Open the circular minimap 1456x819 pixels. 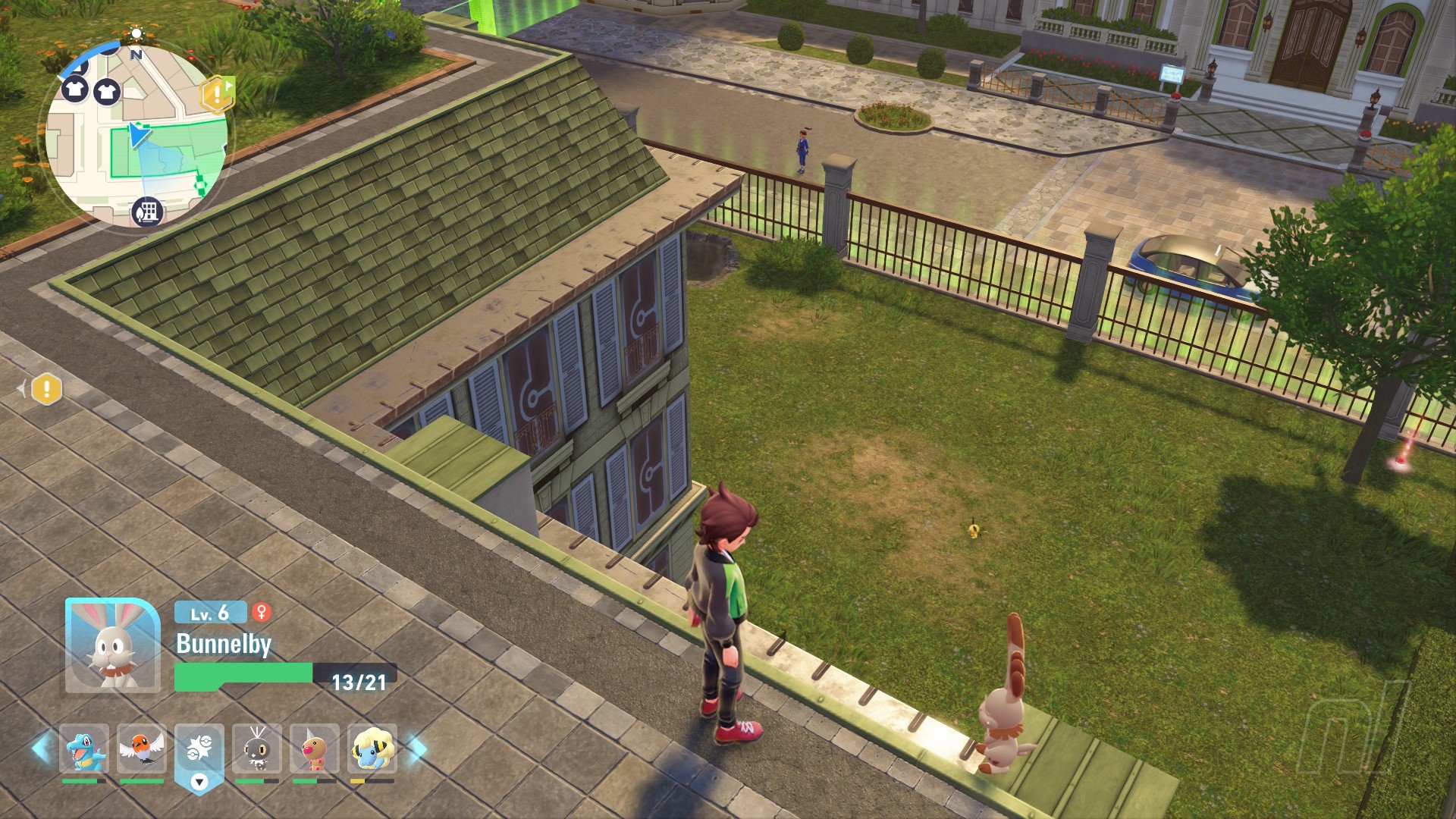[136, 136]
